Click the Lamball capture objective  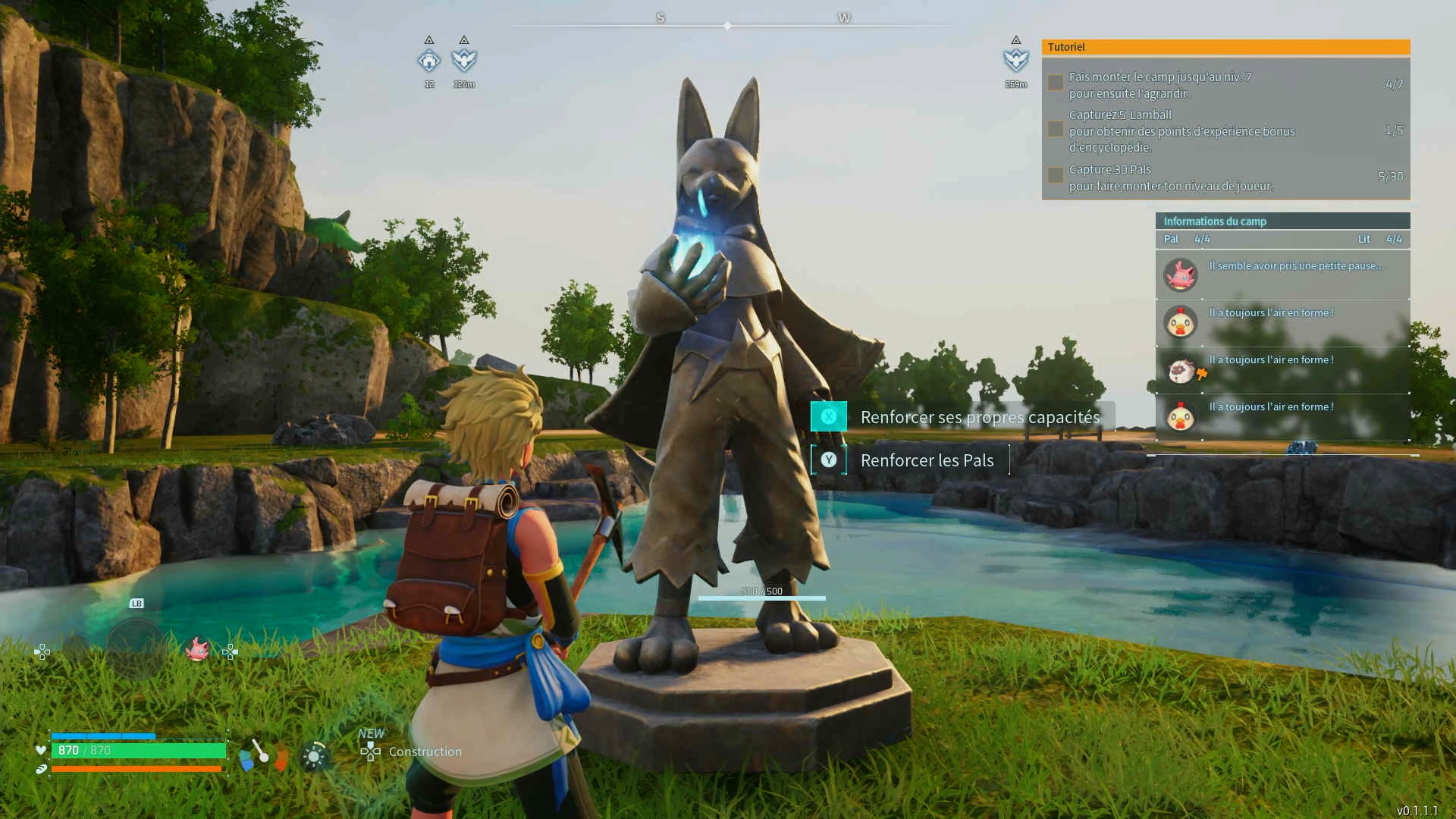point(1225,130)
